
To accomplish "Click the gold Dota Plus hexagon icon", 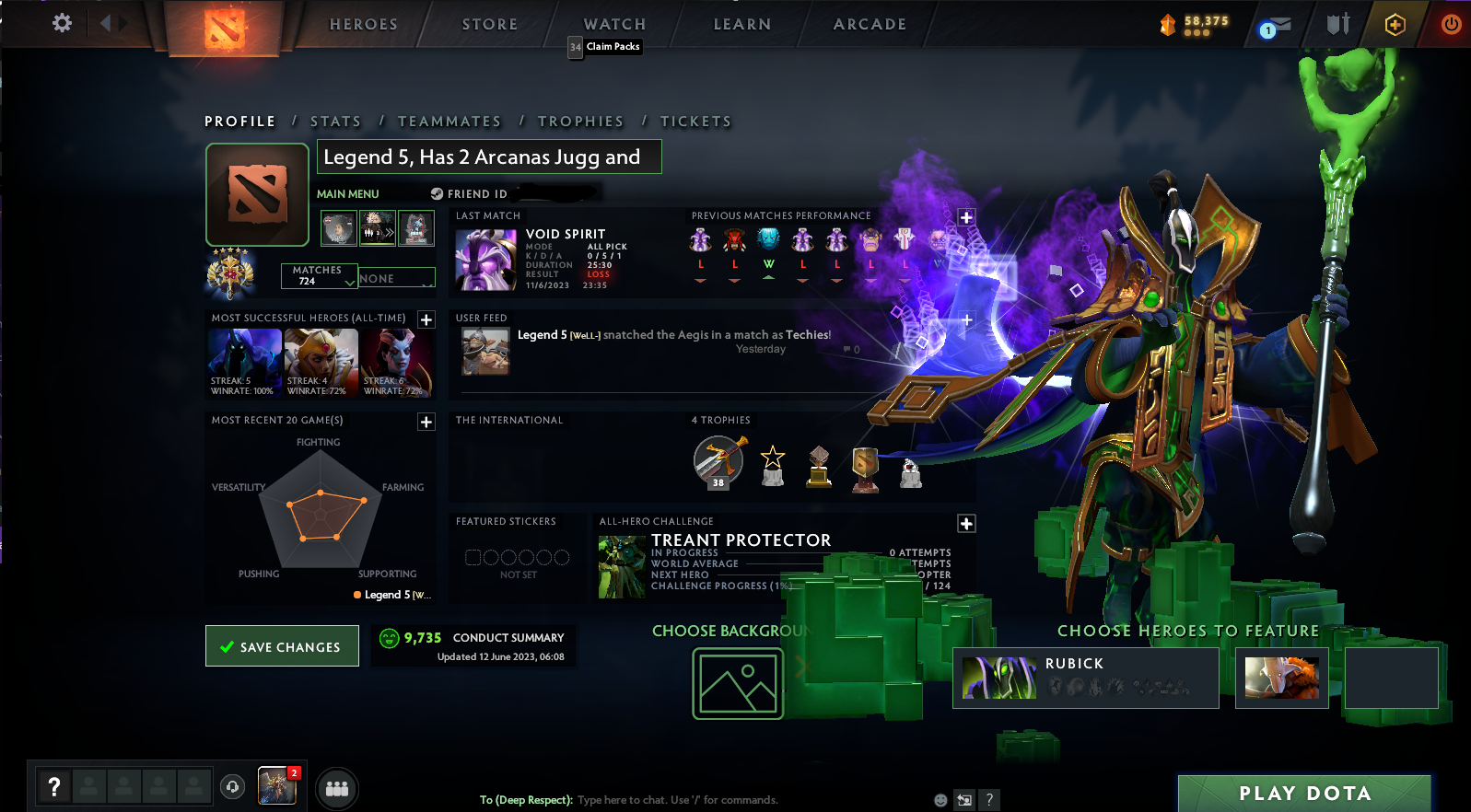I will [x=1394, y=25].
